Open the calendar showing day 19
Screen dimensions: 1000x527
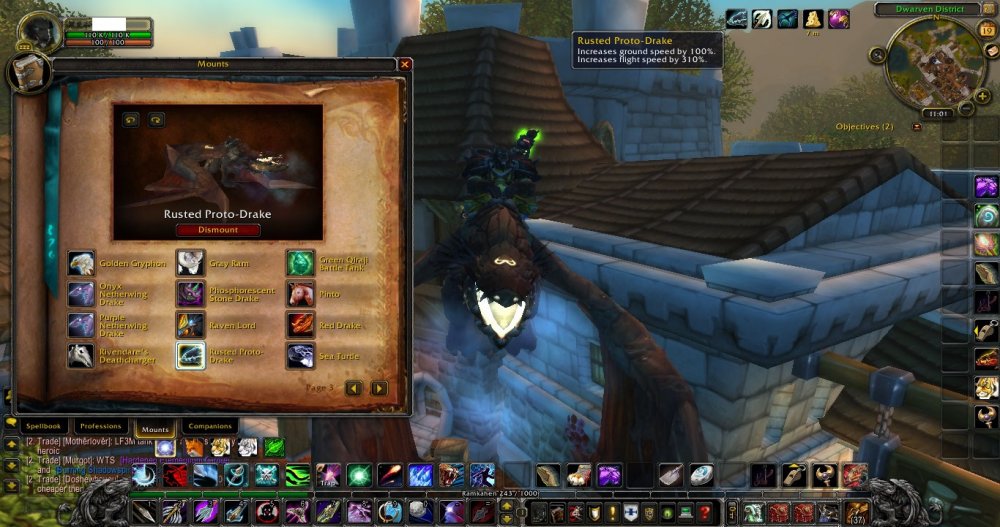pos(988,31)
